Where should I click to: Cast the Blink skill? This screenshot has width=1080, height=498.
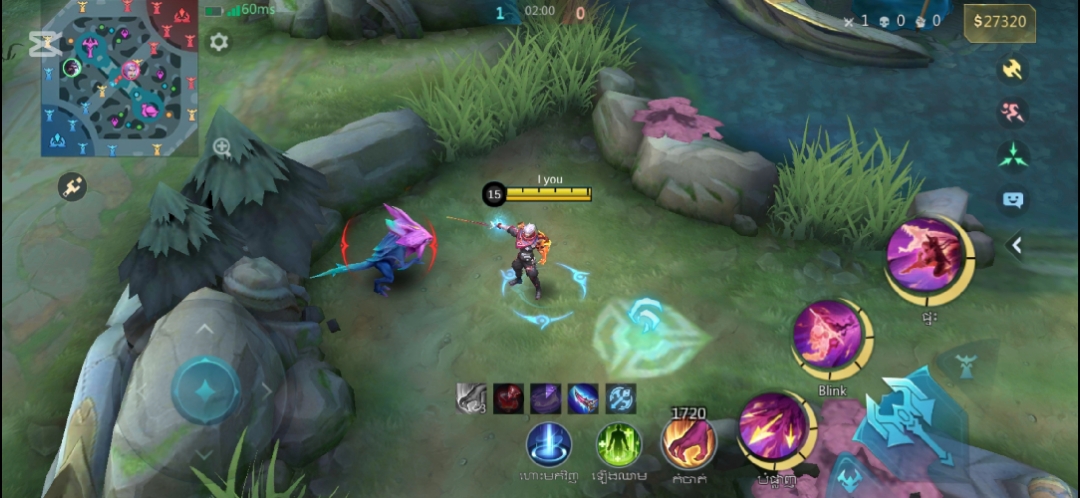pos(829,336)
